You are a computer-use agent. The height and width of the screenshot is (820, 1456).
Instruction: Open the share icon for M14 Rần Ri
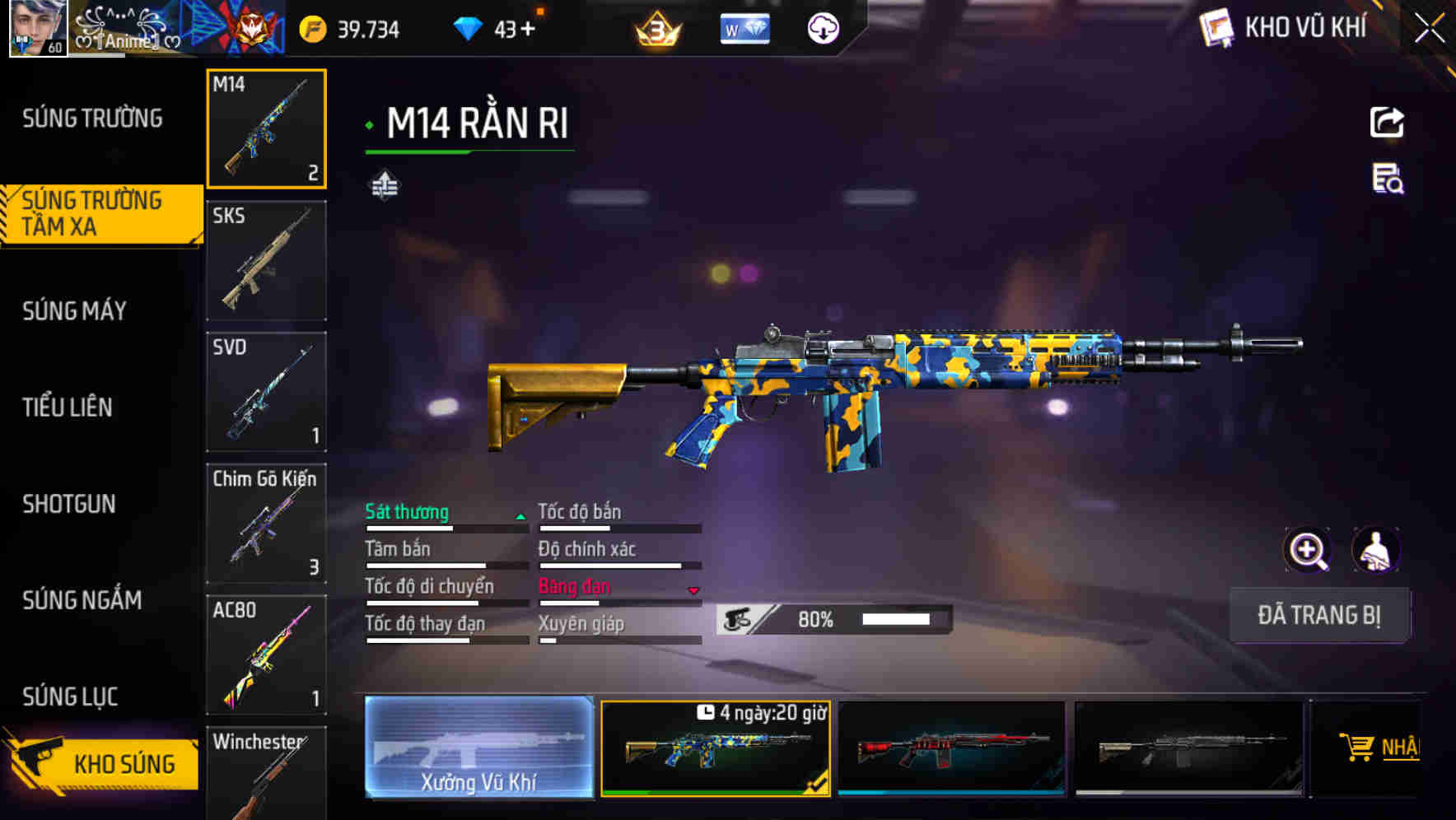pos(1388,122)
